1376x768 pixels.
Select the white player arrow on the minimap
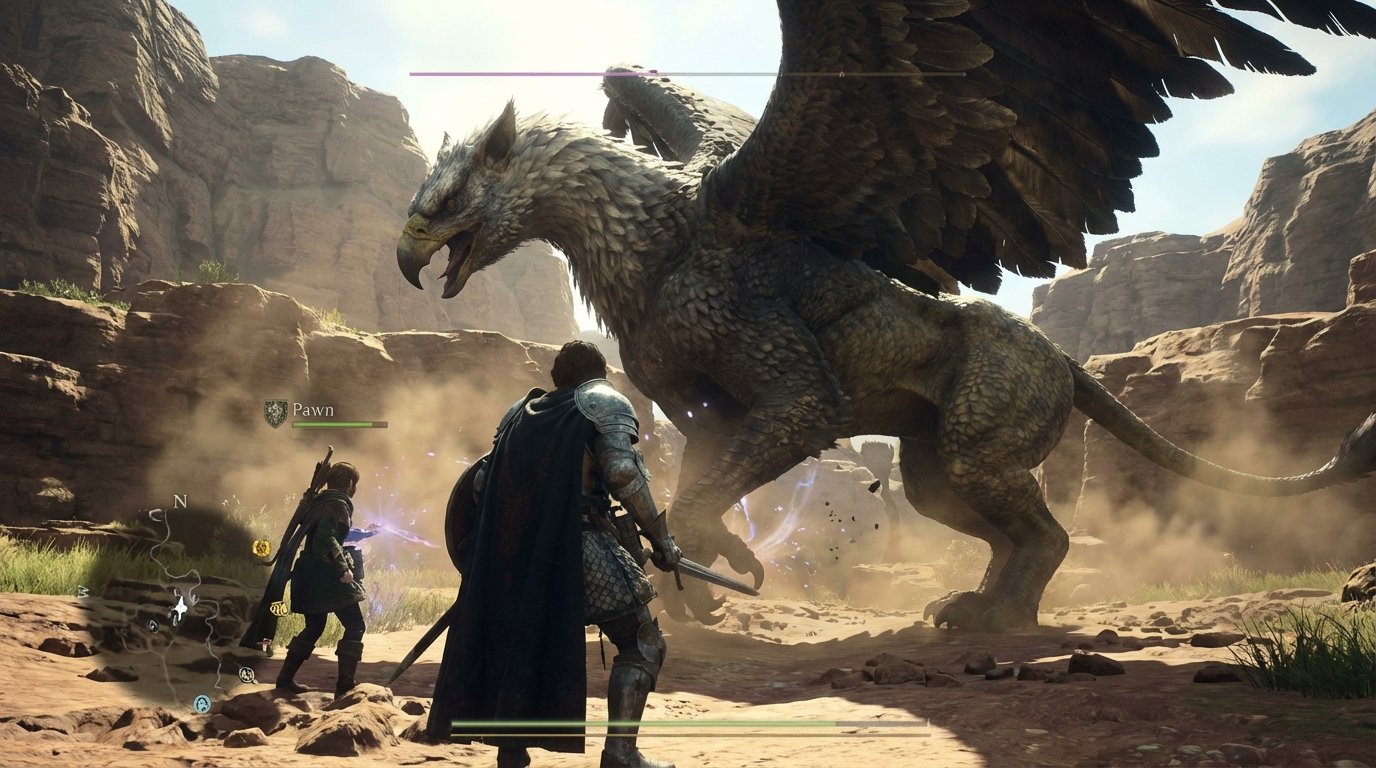point(179,607)
